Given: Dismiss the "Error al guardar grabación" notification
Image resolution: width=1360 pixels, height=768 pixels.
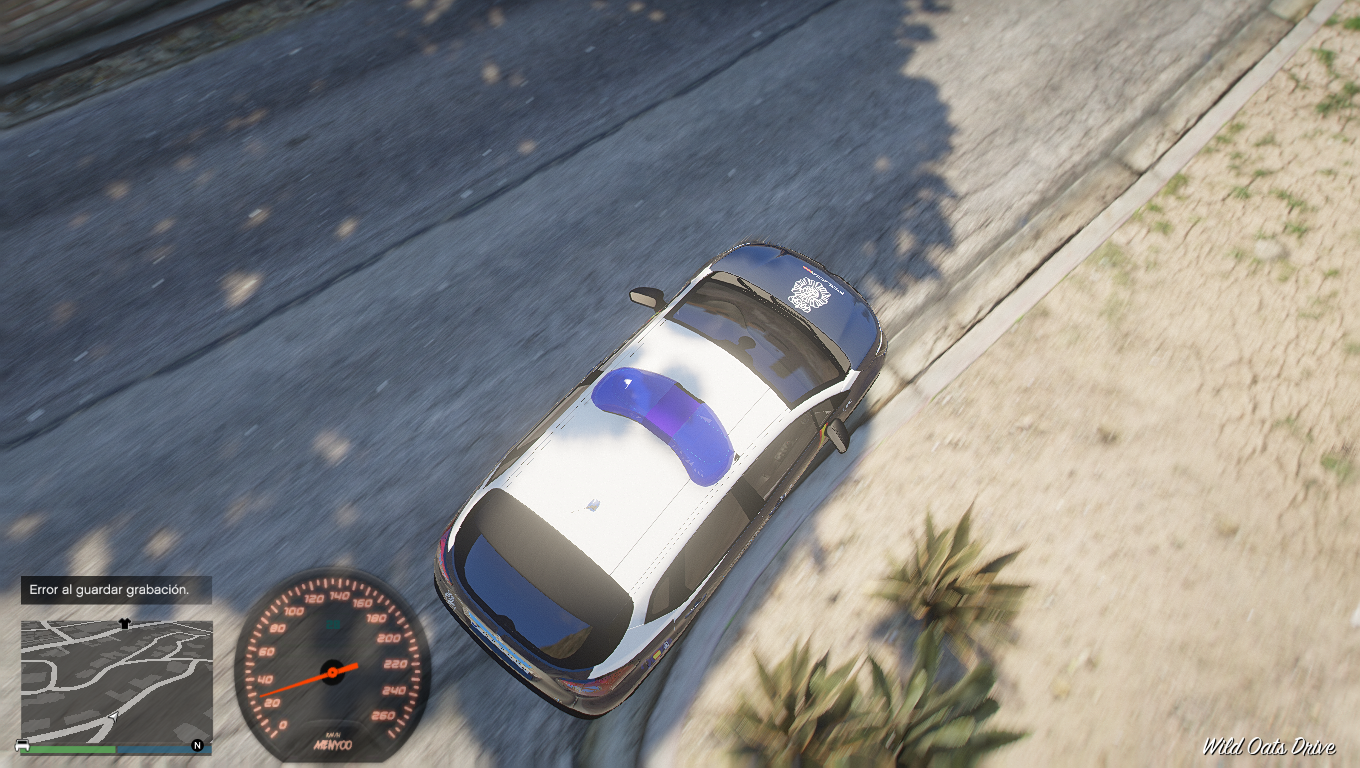Looking at the screenshot, I should tap(115, 590).
